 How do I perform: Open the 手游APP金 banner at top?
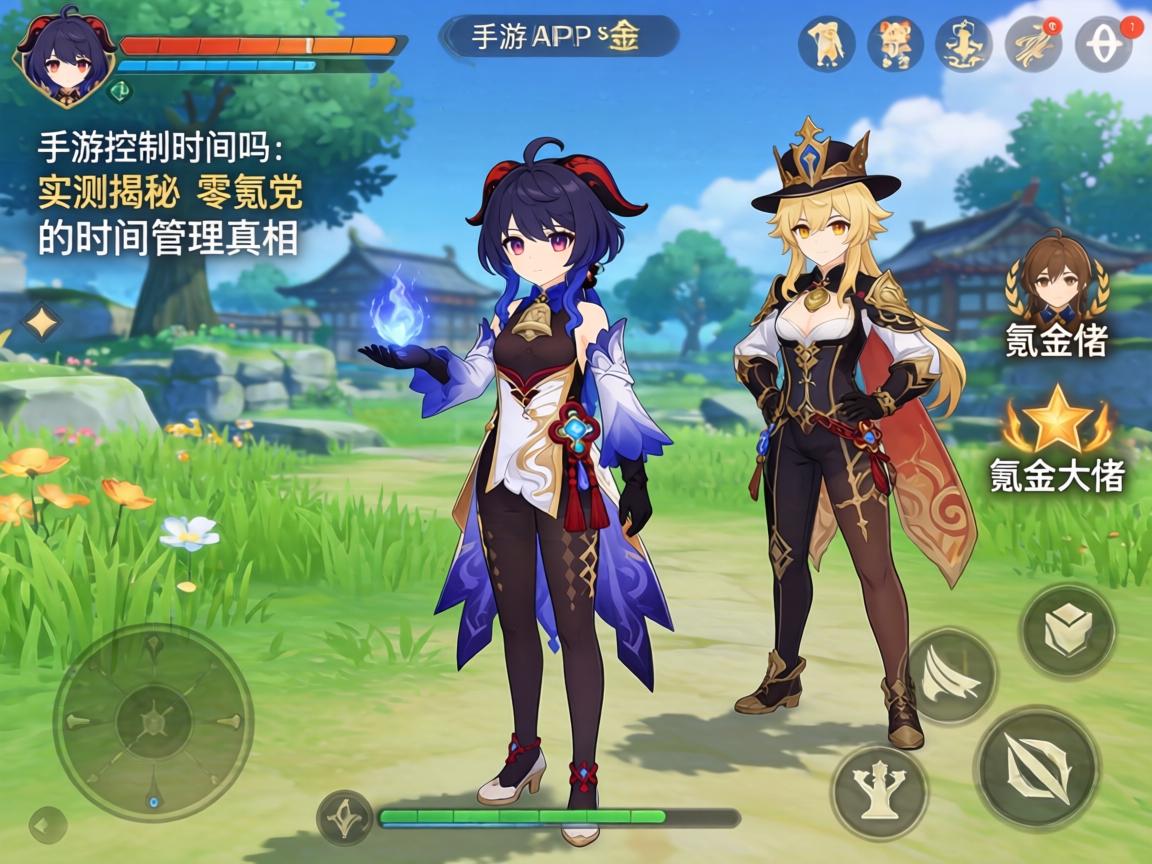click(558, 37)
